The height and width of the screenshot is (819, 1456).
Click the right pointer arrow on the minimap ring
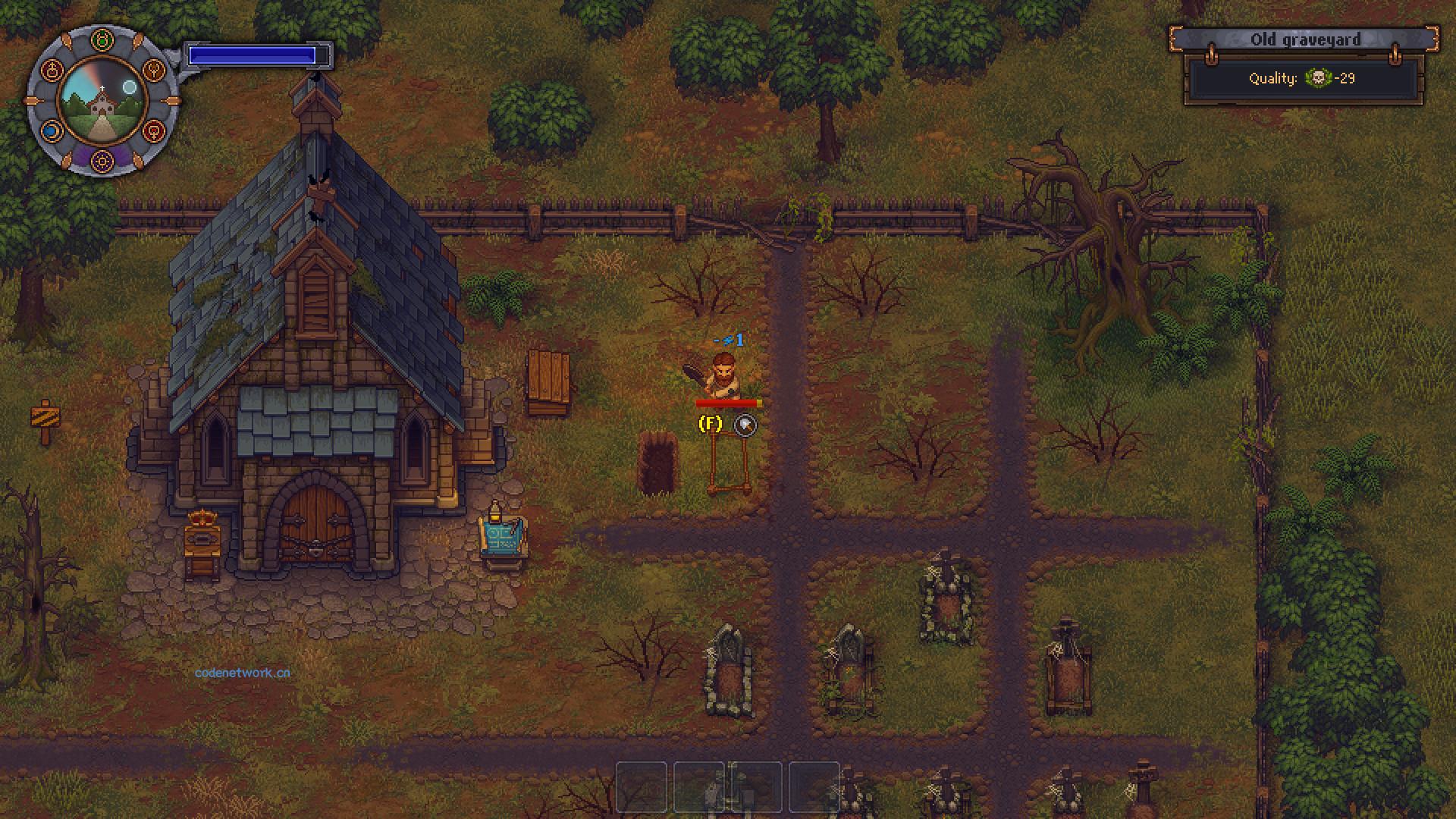[x=171, y=100]
